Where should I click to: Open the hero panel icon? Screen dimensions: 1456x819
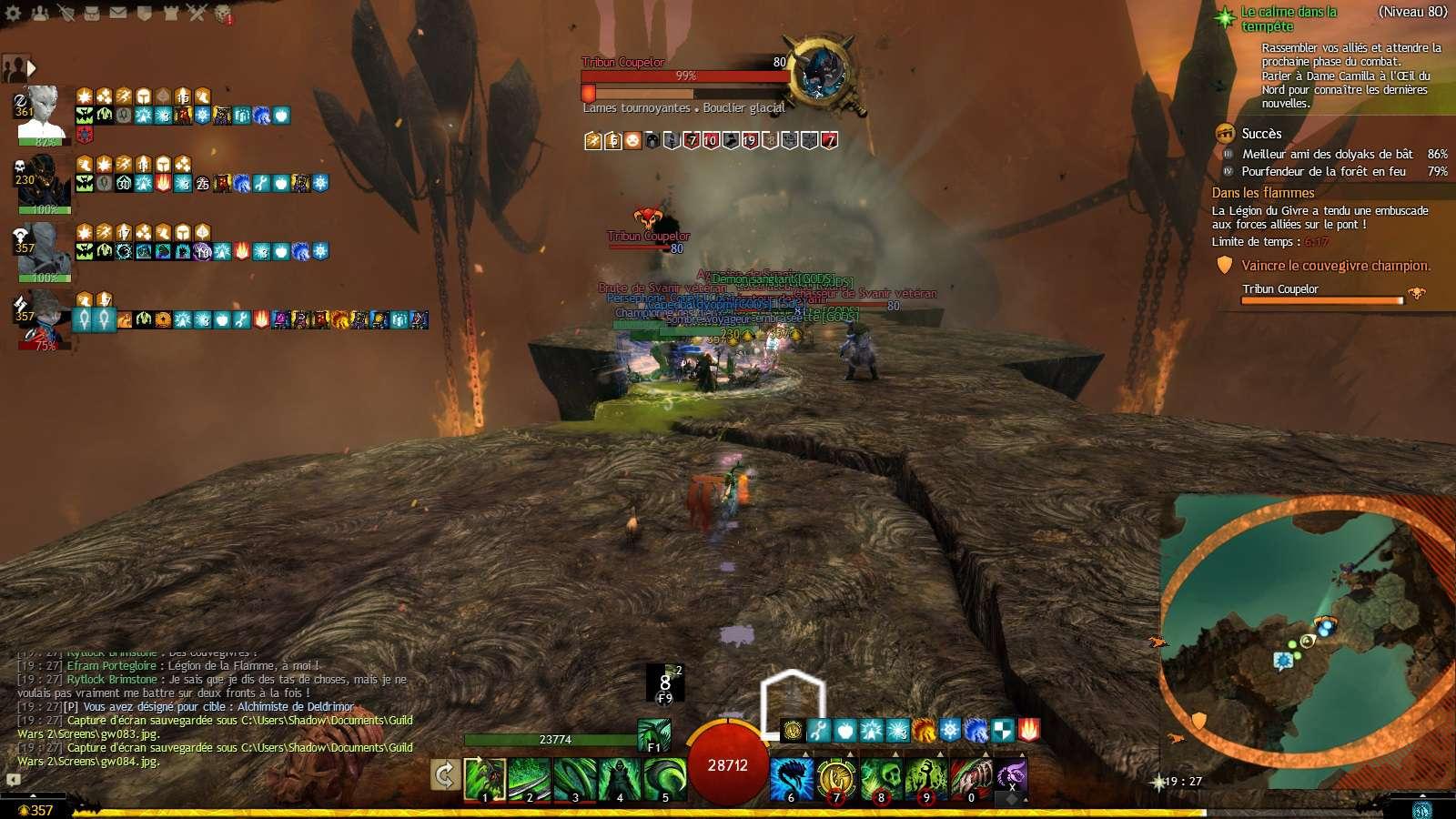(x=66, y=13)
